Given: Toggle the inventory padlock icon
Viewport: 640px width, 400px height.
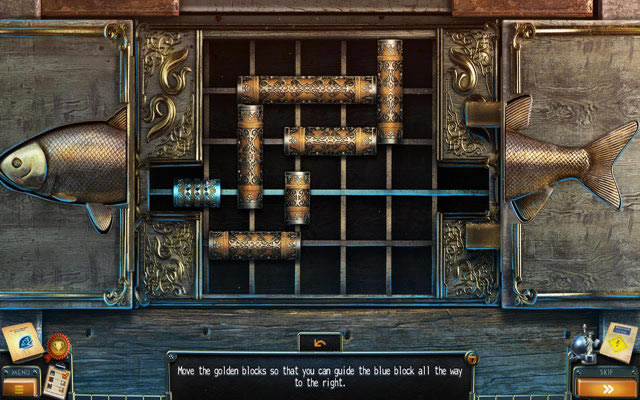Looking at the screenshot, I should [x=471, y=358].
